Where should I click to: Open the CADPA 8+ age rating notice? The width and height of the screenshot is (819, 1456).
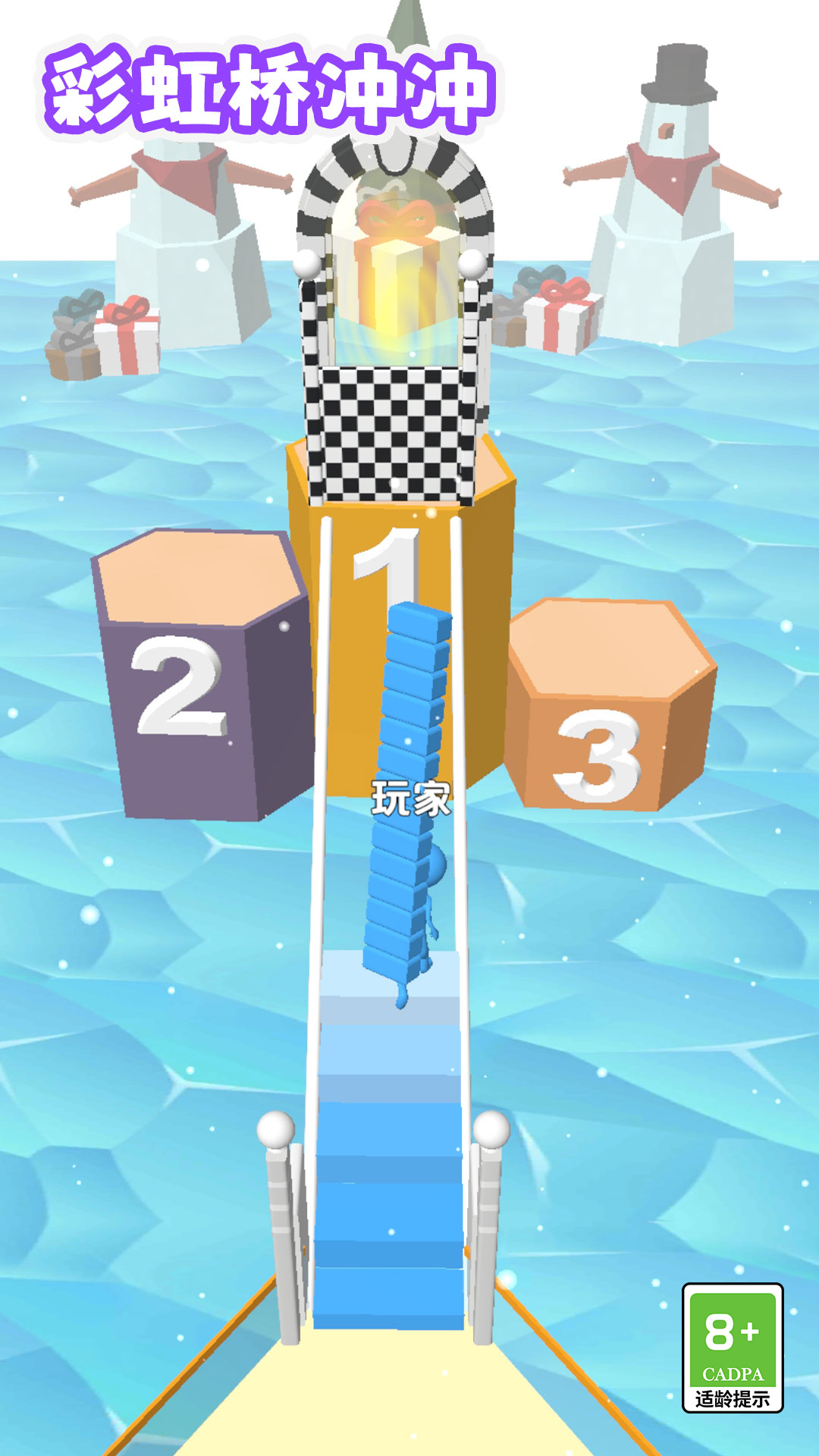[x=732, y=1348]
